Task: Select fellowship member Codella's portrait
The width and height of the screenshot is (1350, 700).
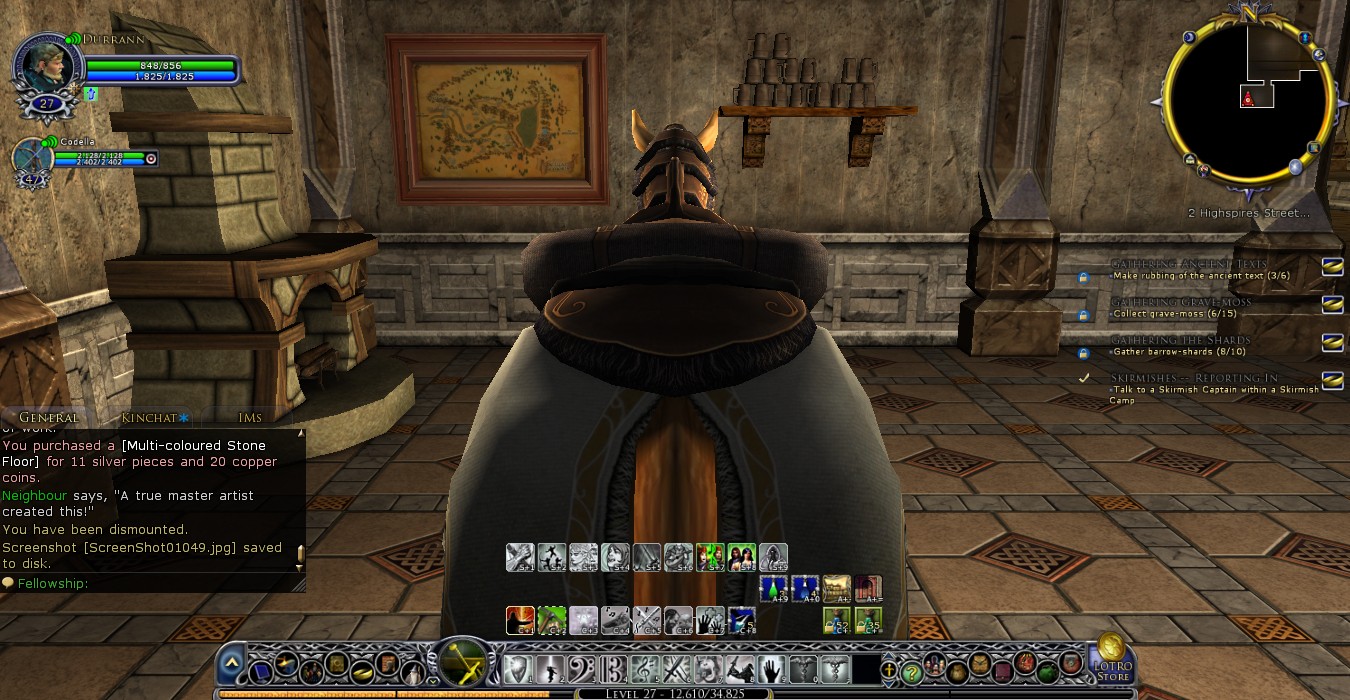Action: pos(31,159)
